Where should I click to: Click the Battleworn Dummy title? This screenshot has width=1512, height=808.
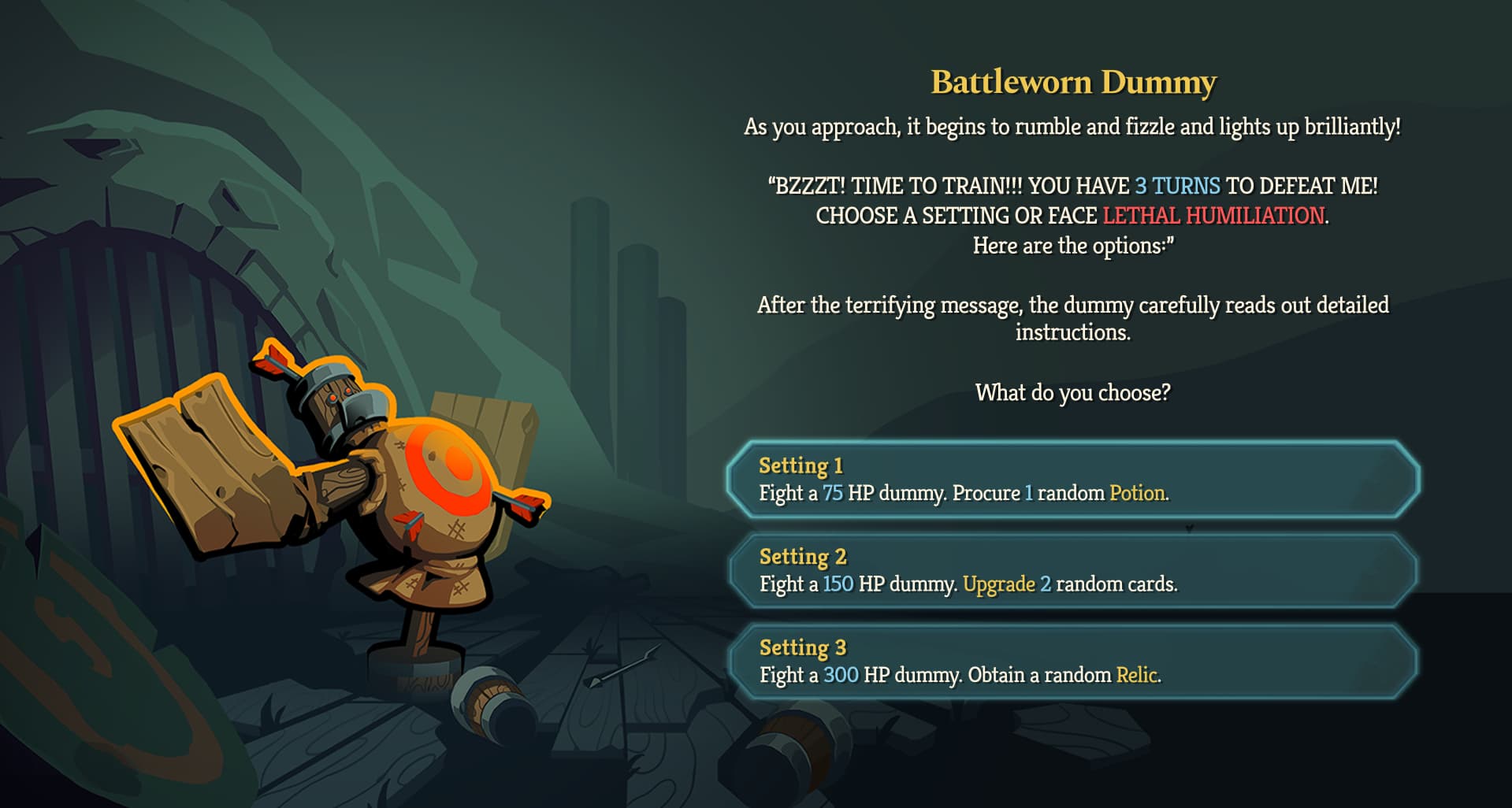tap(1075, 82)
